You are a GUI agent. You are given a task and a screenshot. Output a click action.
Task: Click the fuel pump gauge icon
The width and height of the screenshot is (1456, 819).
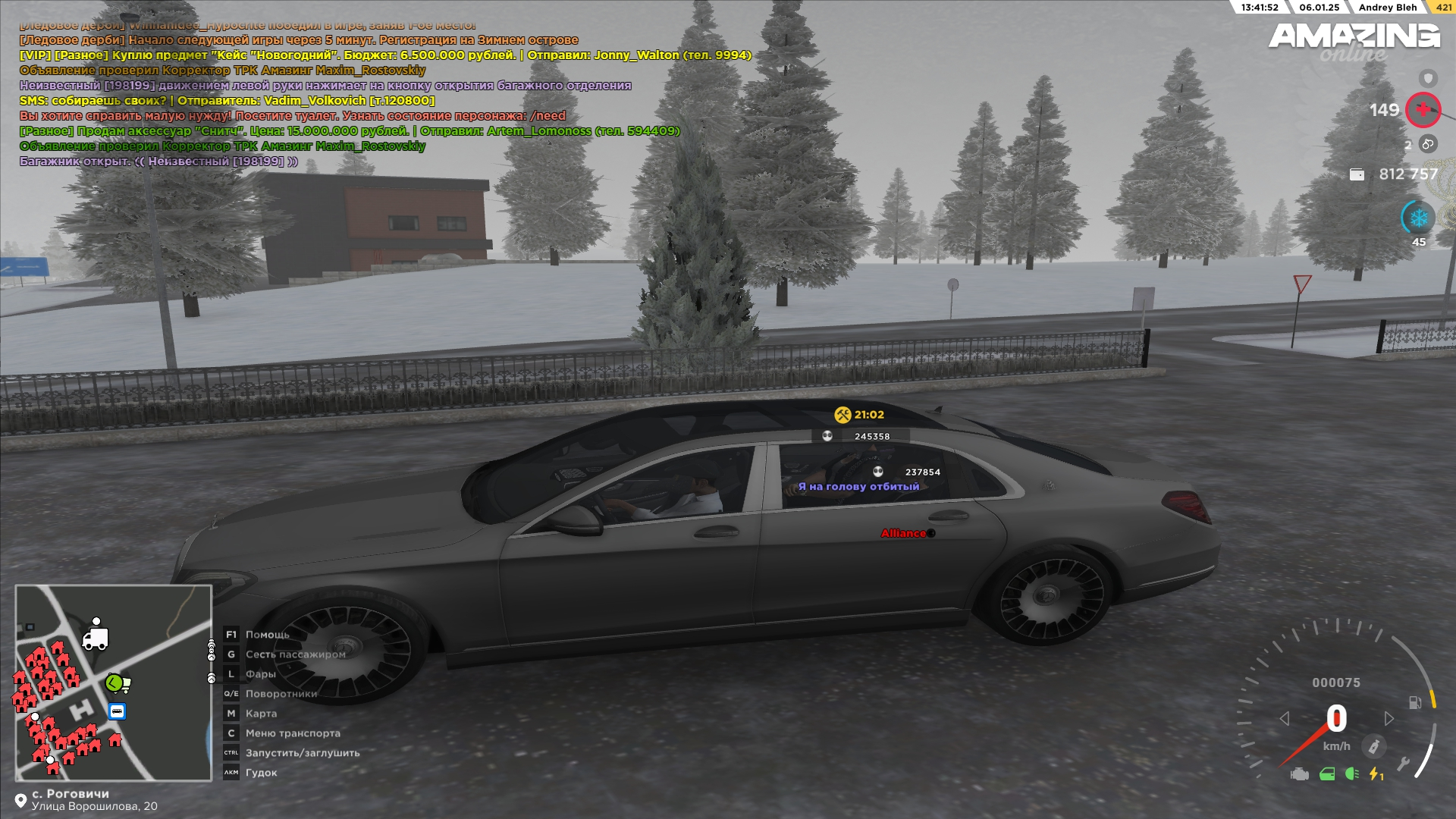tap(1415, 702)
